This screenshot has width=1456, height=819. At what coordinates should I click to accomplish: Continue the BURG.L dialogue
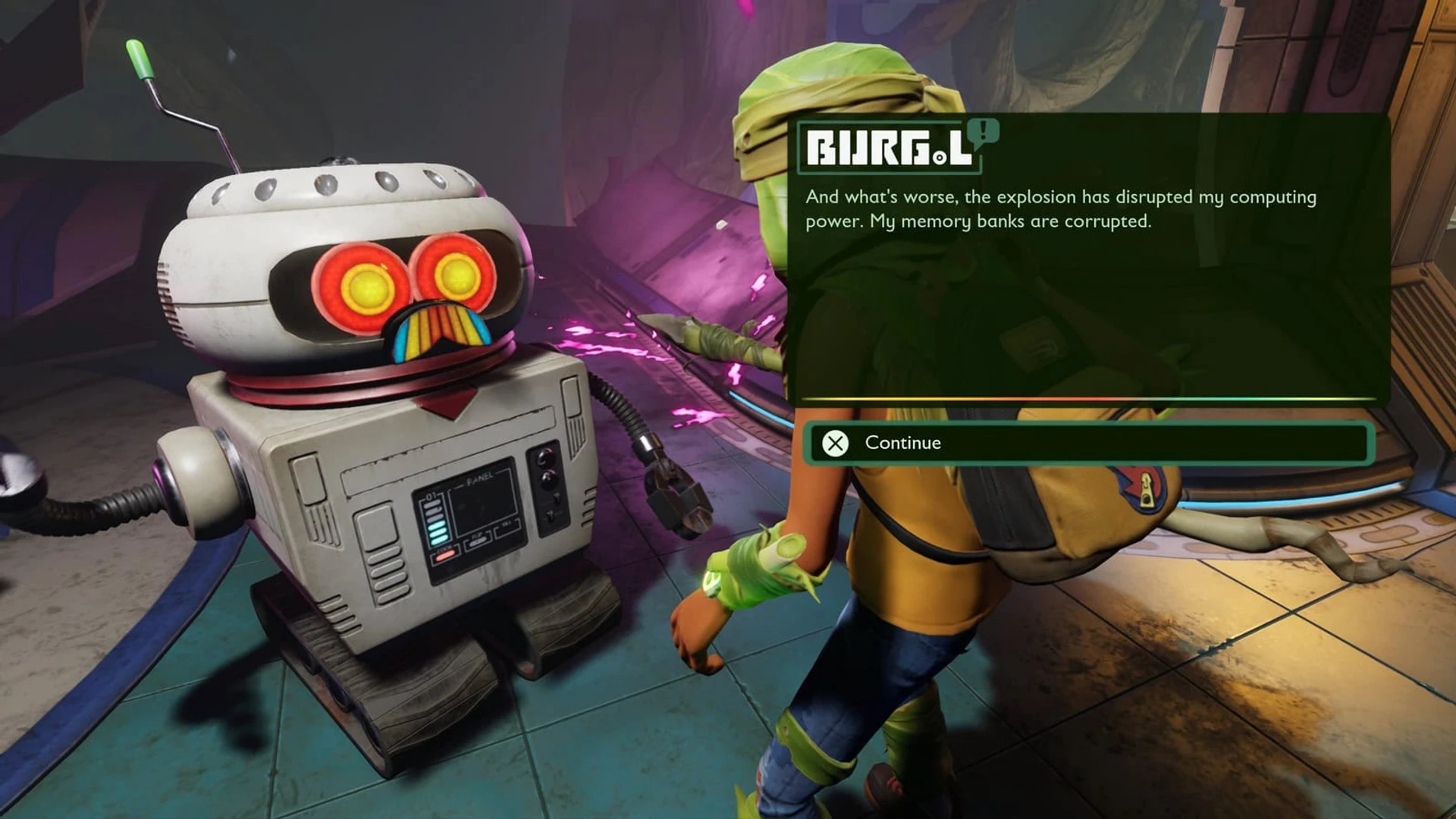point(1088,443)
